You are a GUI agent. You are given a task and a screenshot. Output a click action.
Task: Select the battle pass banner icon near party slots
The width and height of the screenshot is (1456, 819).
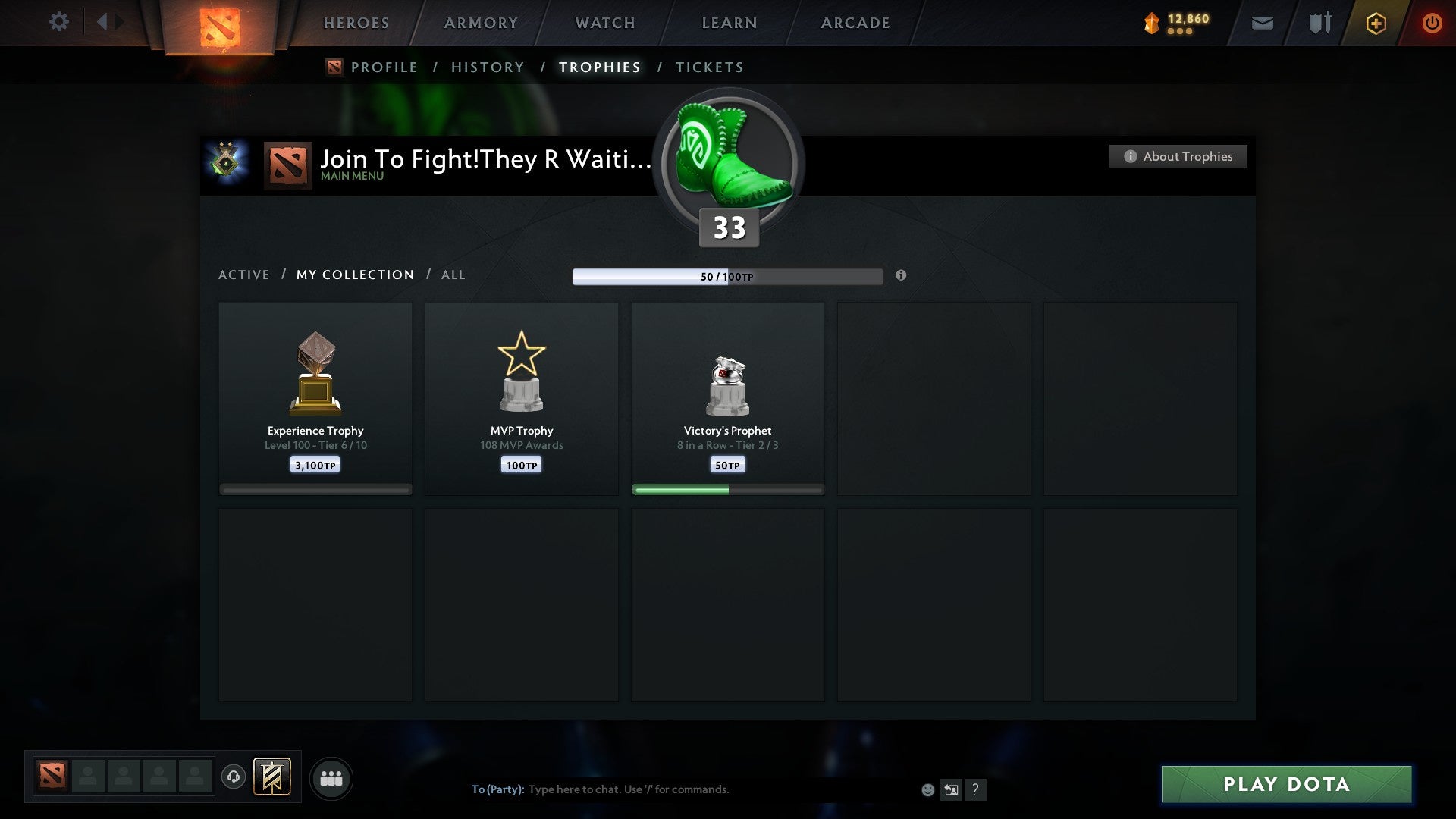[273, 778]
